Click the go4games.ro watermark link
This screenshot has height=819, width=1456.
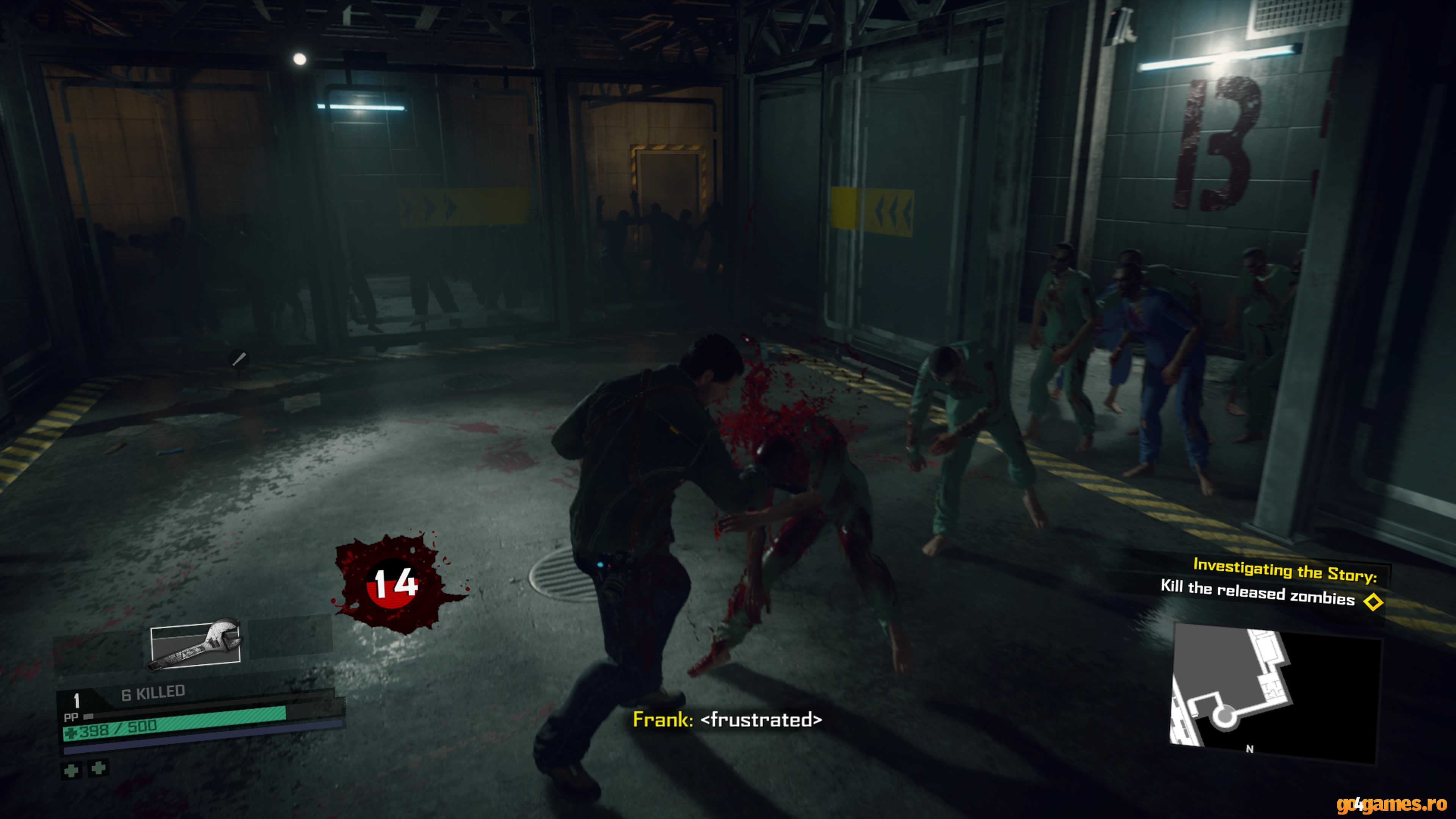pos(1391,804)
